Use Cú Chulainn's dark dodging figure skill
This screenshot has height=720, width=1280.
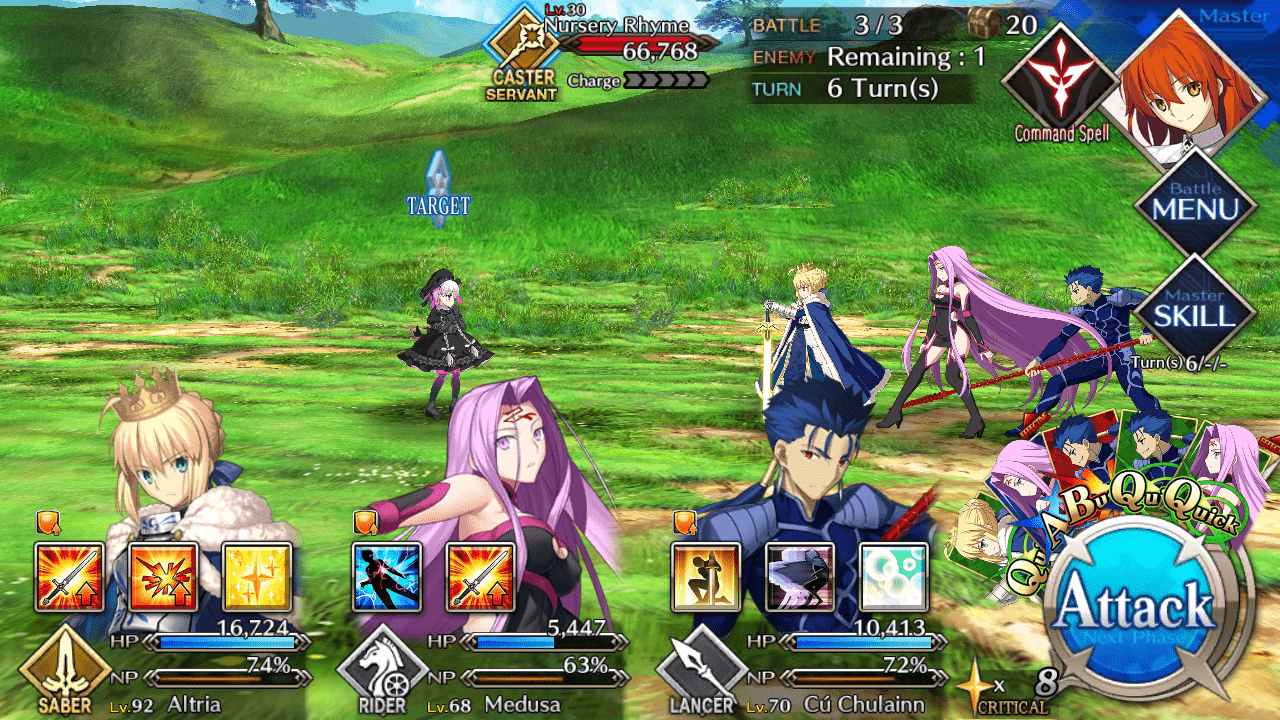(800, 577)
